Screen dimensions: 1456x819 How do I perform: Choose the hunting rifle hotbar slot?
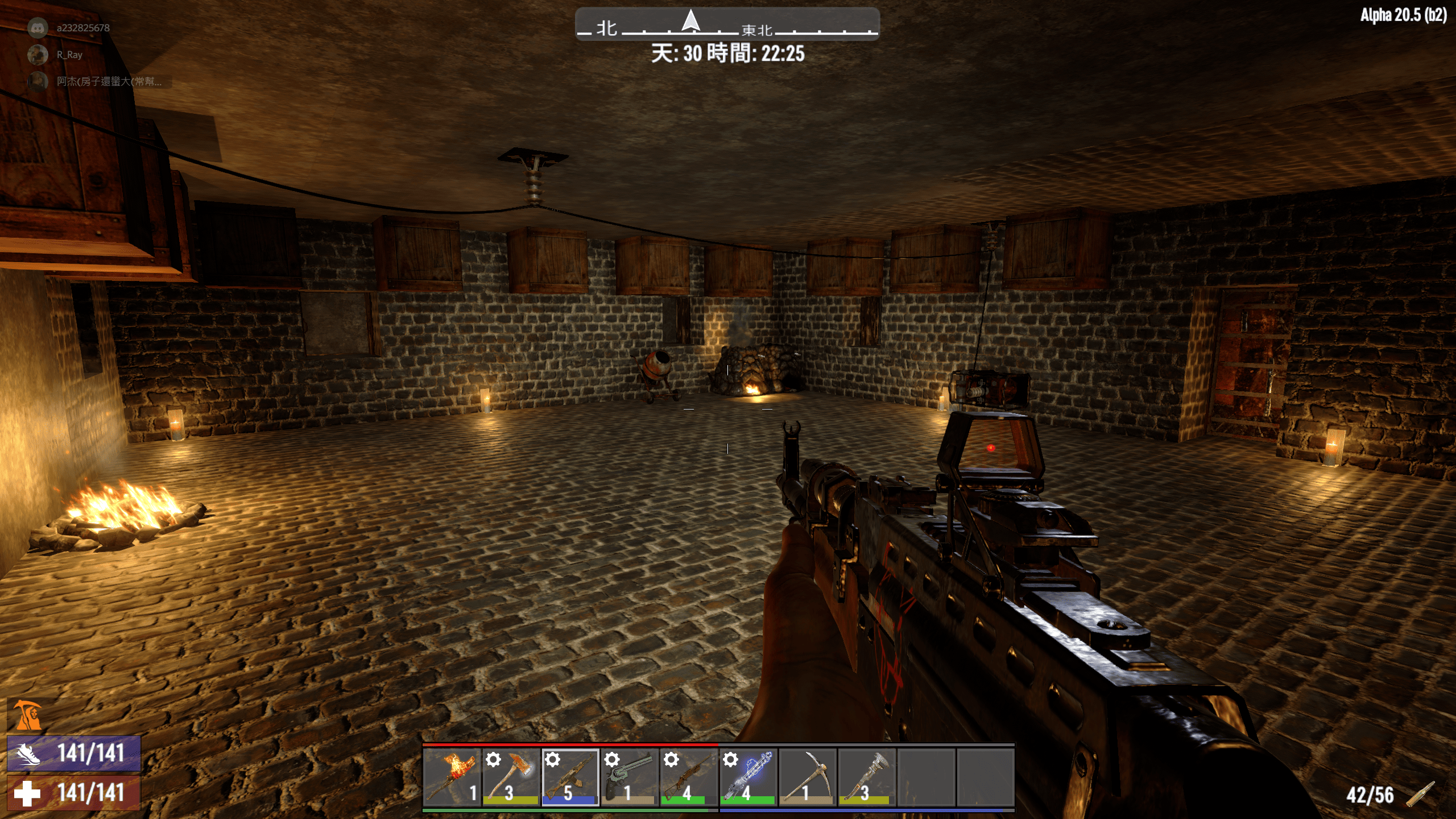[x=688, y=777]
